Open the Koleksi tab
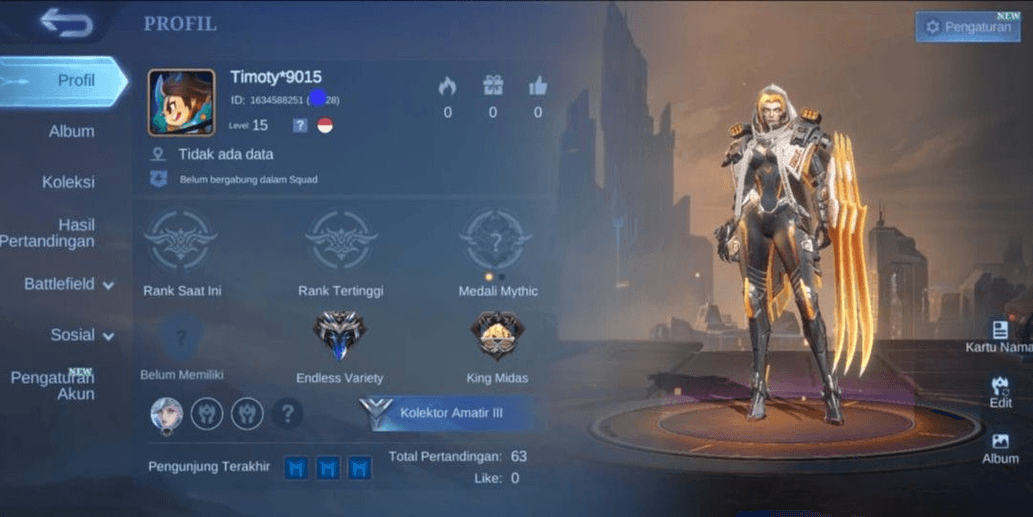Screen dimensions: 1033x517 pyautogui.click(x=69, y=182)
